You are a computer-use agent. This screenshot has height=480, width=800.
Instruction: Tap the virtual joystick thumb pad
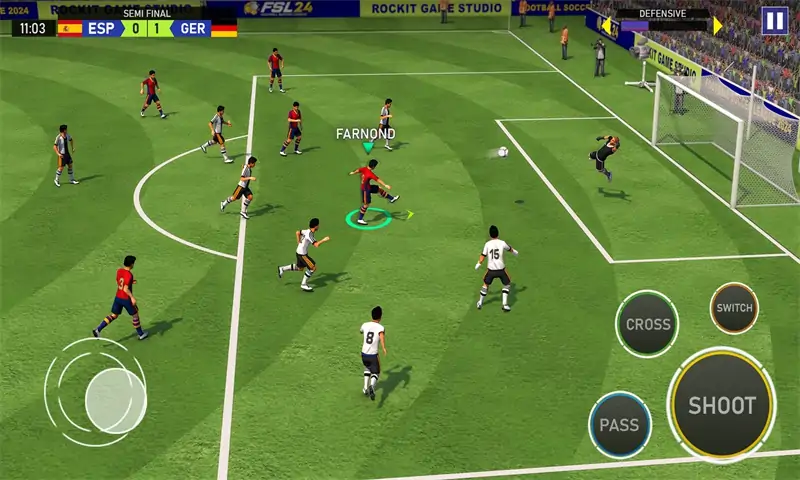[x=115, y=399]
